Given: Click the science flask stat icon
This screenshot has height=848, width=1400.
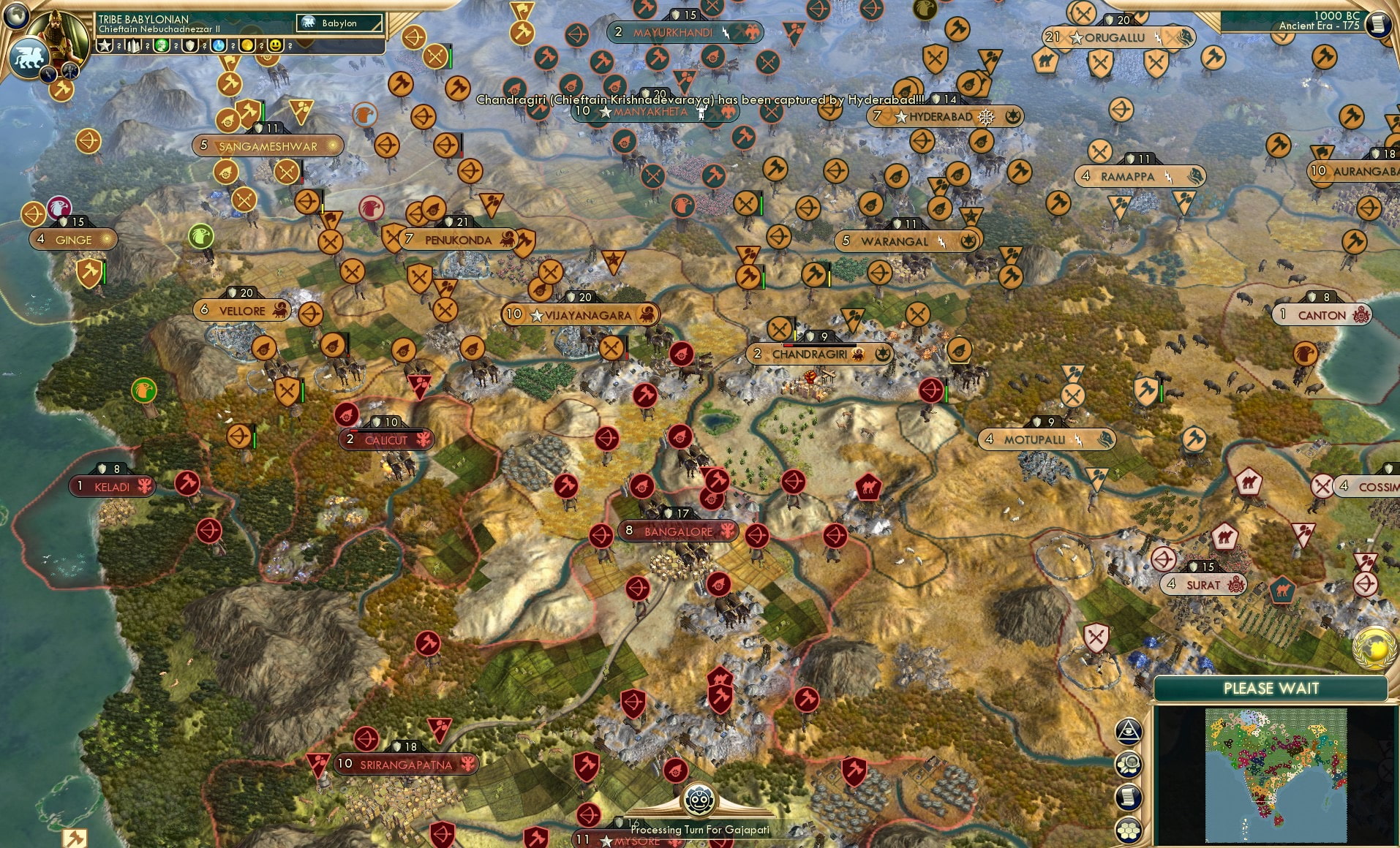Looking at the screenshot, I should [219, 46].
